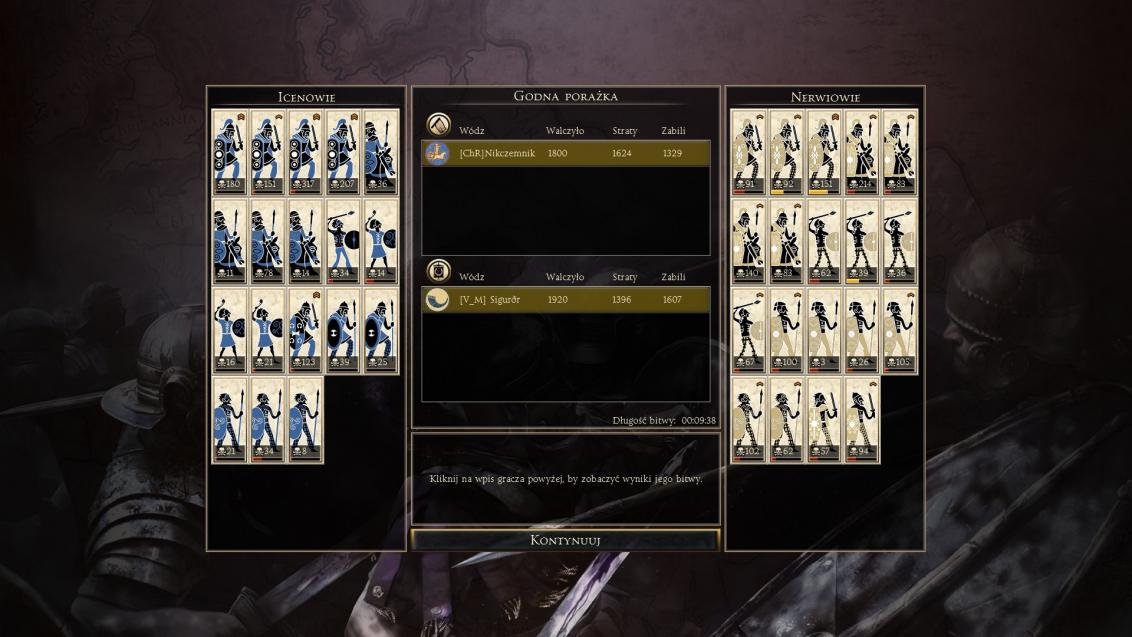Click the Kontynuuj button
The height and width of the screenshot is (637, 1132).
(x=565, y=540)
